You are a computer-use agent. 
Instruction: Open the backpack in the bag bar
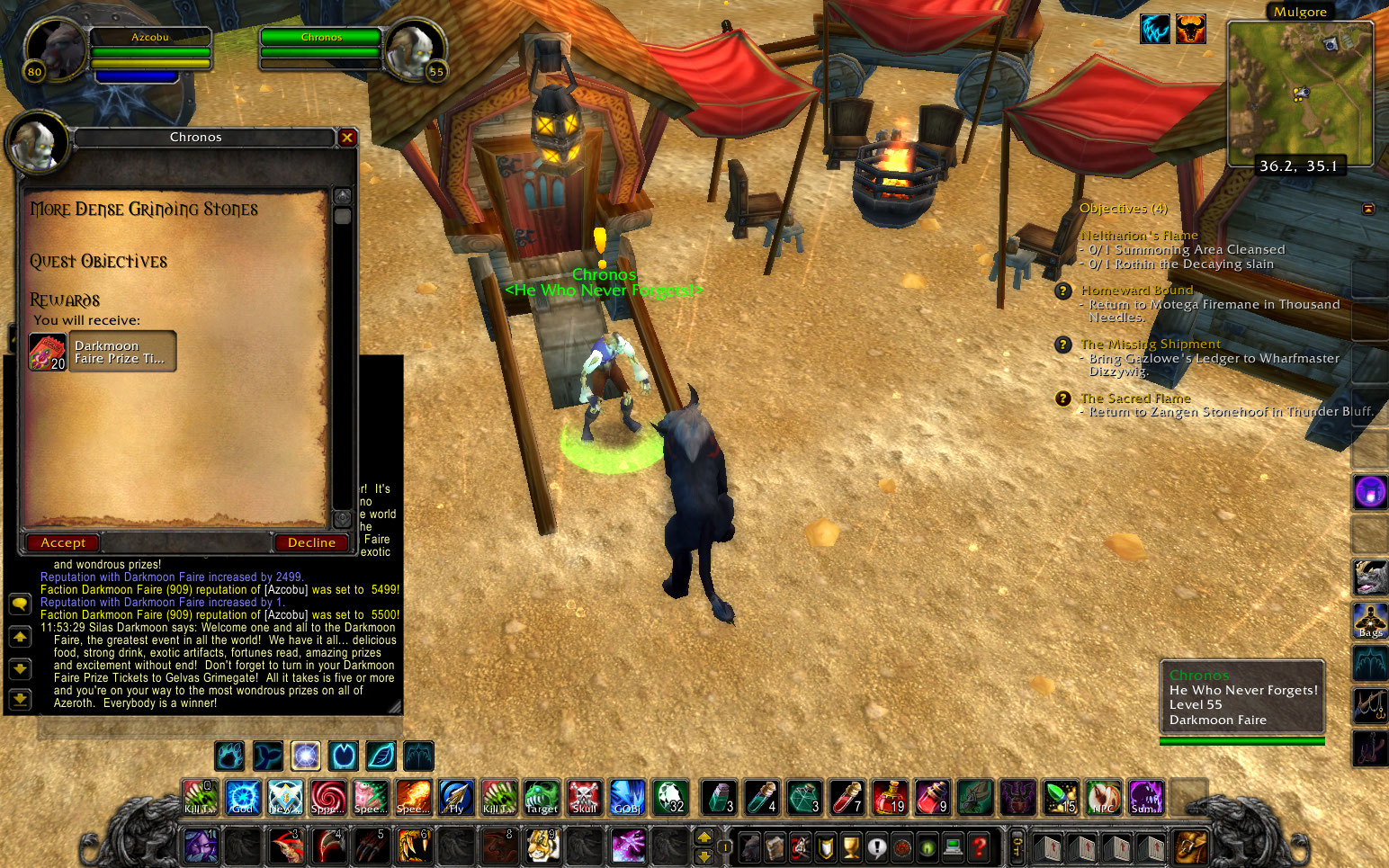(x=1187, y=846)
